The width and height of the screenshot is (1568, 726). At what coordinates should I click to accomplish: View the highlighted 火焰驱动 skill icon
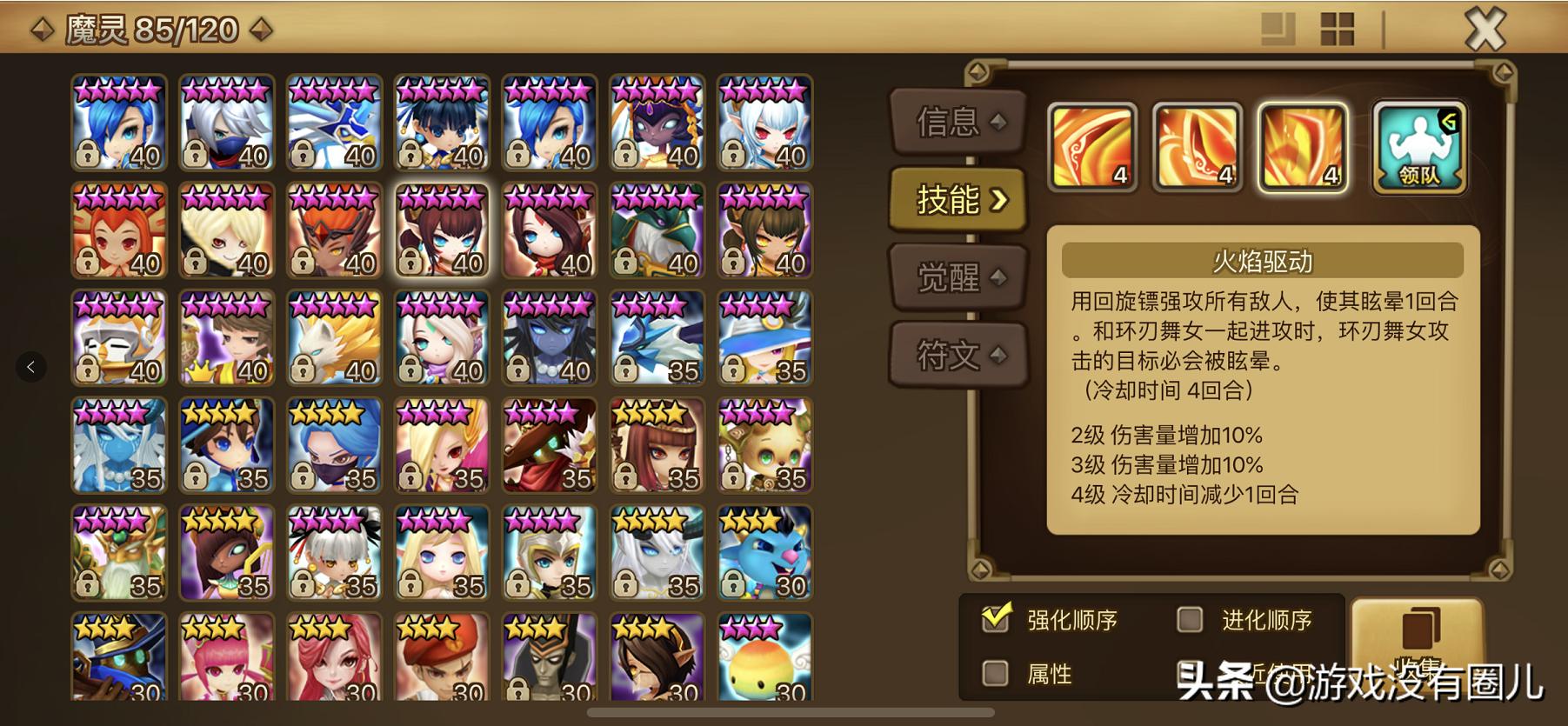click(x=1303, y=148)
